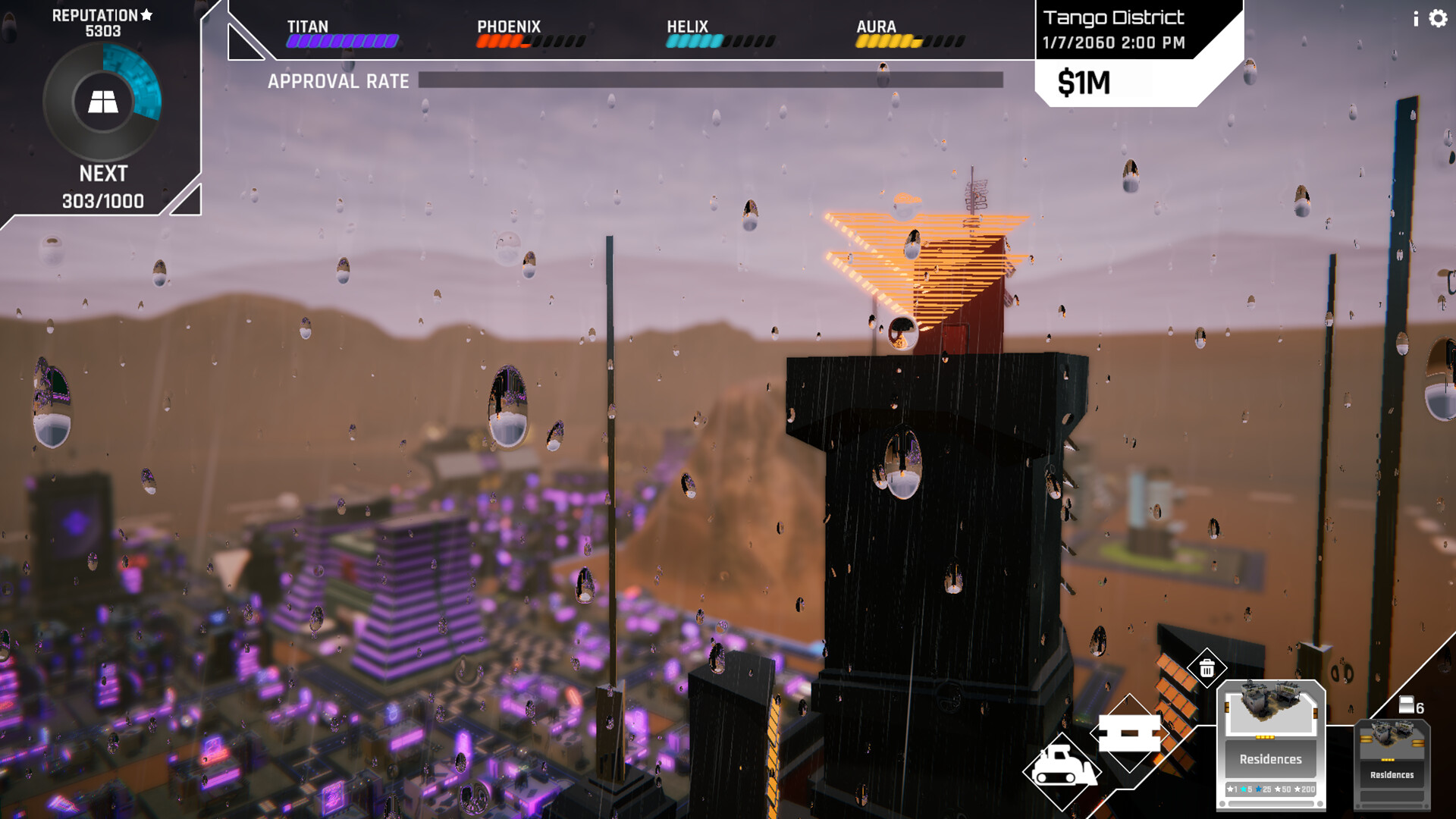
Task: Select the Helix faction meter
Action: 720,34
